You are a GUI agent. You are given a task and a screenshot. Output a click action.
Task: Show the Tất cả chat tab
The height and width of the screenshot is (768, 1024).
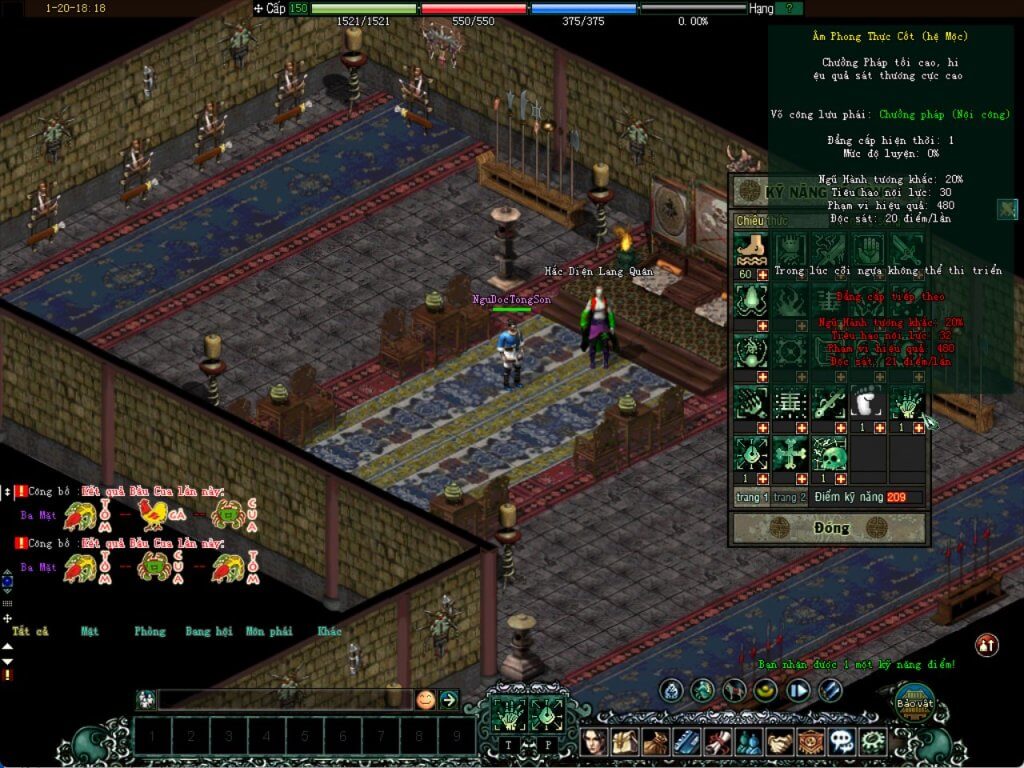click(30, 632)
